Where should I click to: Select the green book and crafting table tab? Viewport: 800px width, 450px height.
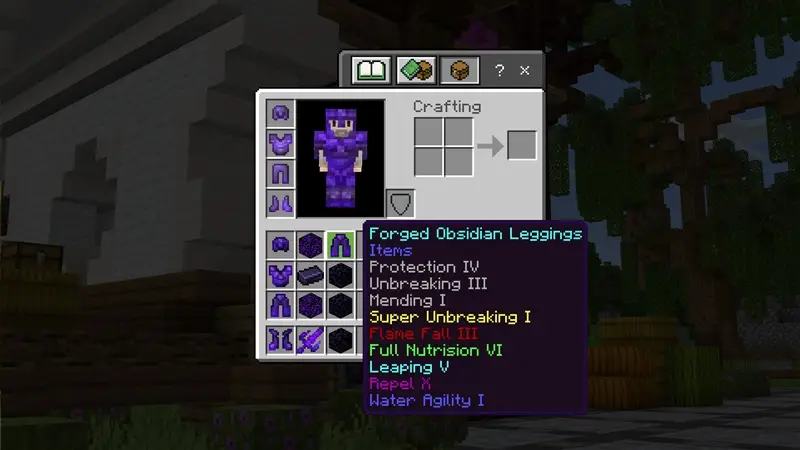point(415,71)
